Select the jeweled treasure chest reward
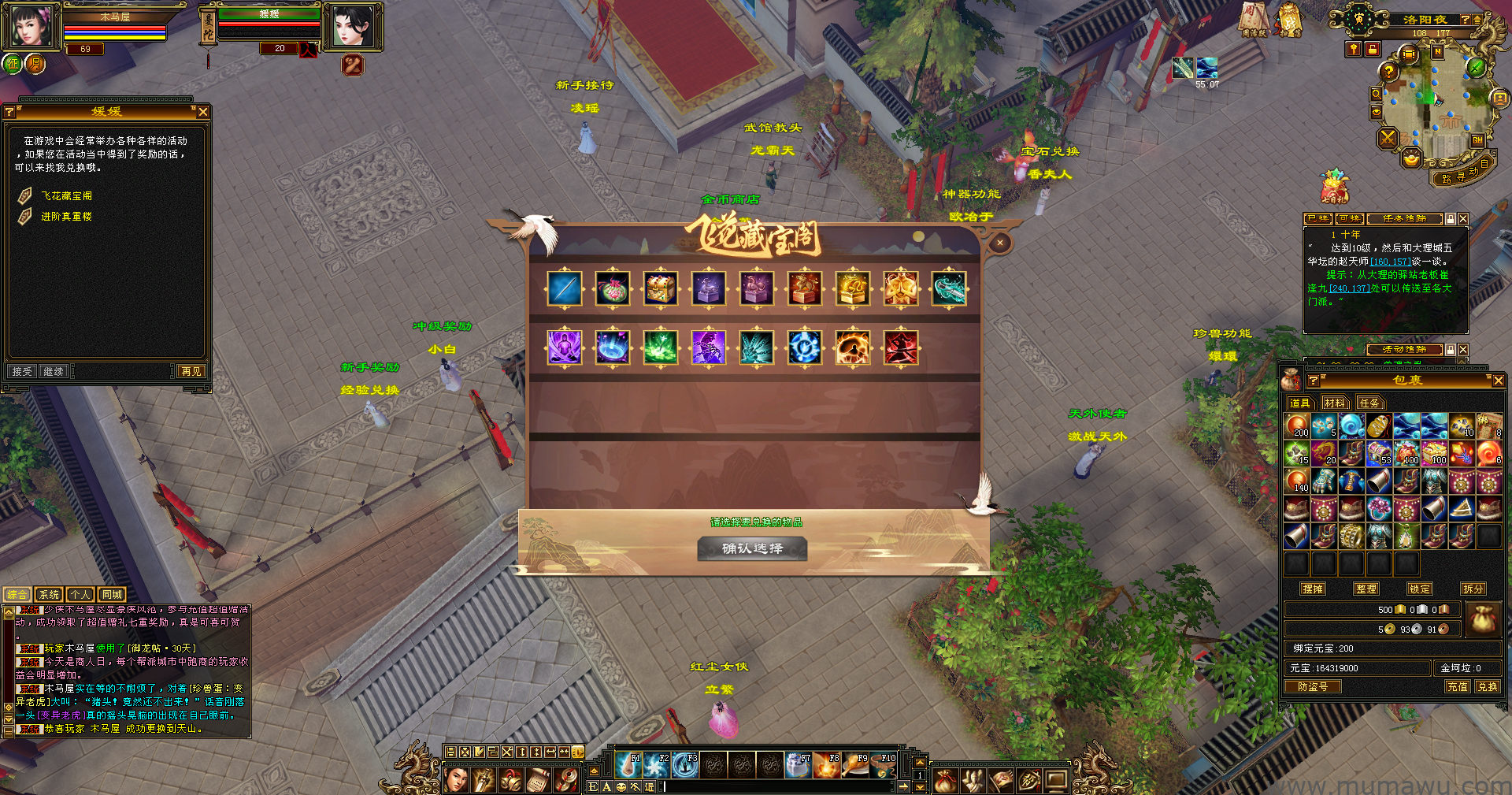The height and width of the screenshot is (795, 1512). coord(661,288)
